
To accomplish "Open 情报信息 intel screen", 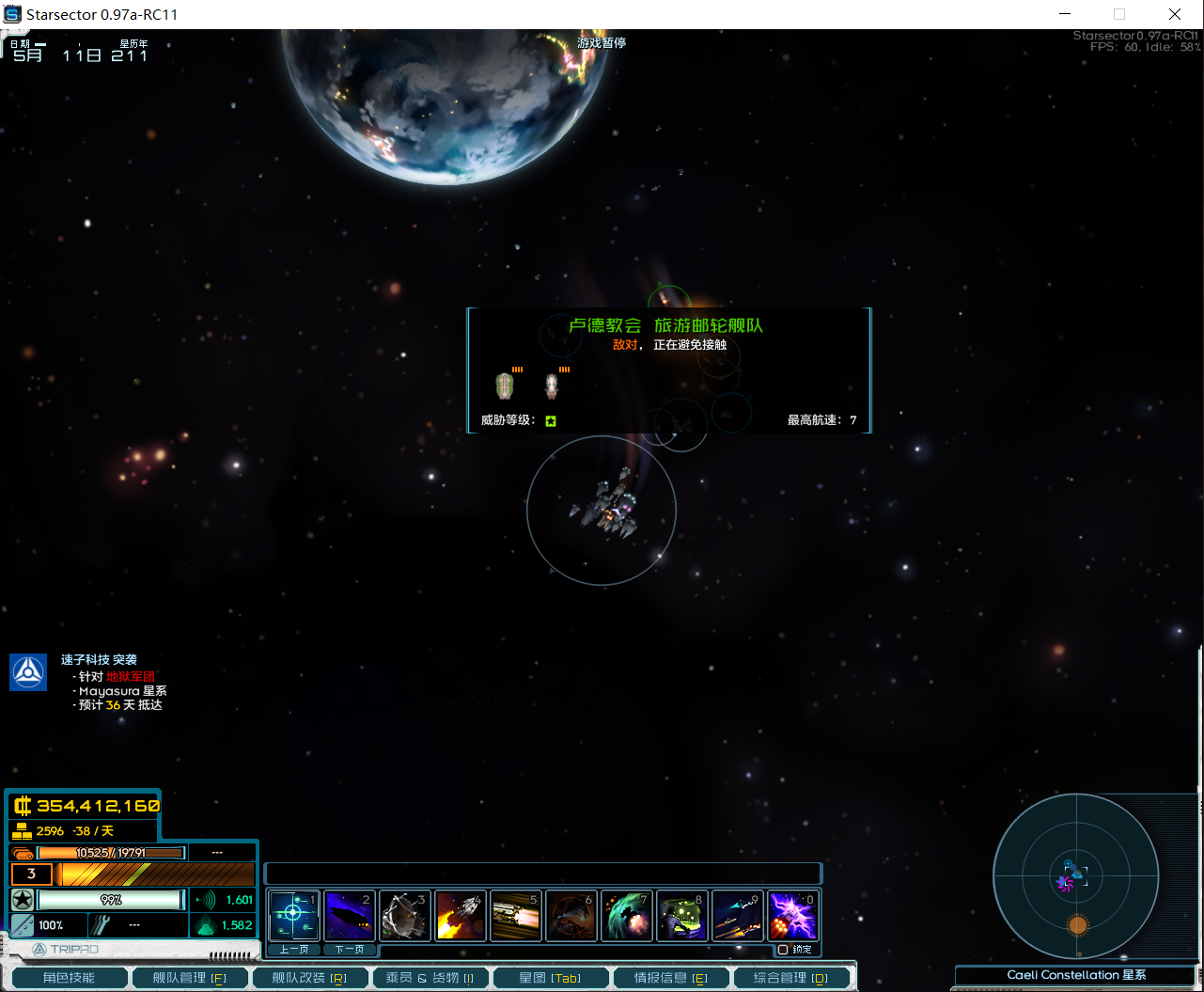I will tap(670, 978).
